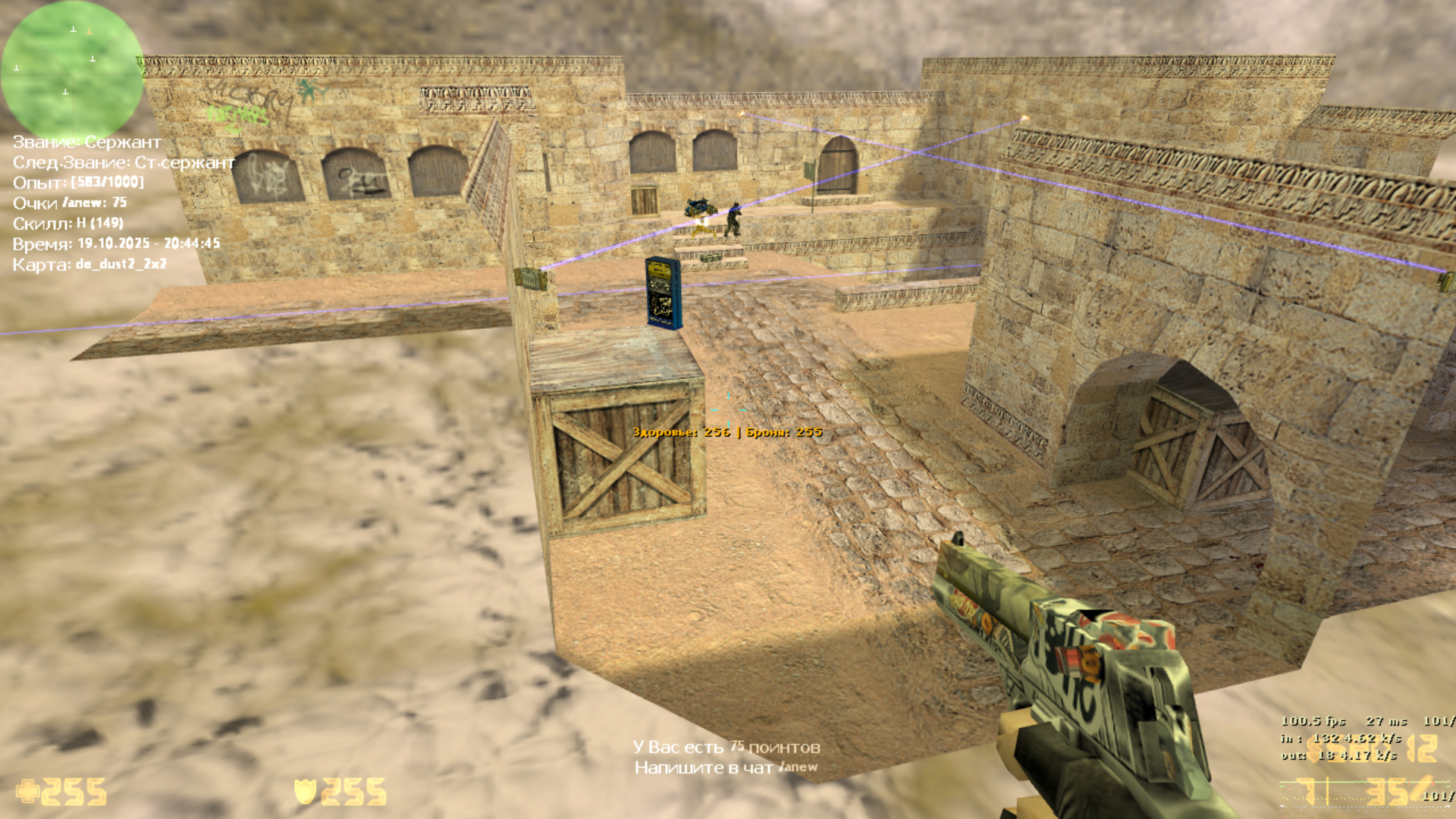Click the 'У Вас есть 75 поинтов' message
The width and height of the screenshot is (1456, 819).
pos(726,747)
